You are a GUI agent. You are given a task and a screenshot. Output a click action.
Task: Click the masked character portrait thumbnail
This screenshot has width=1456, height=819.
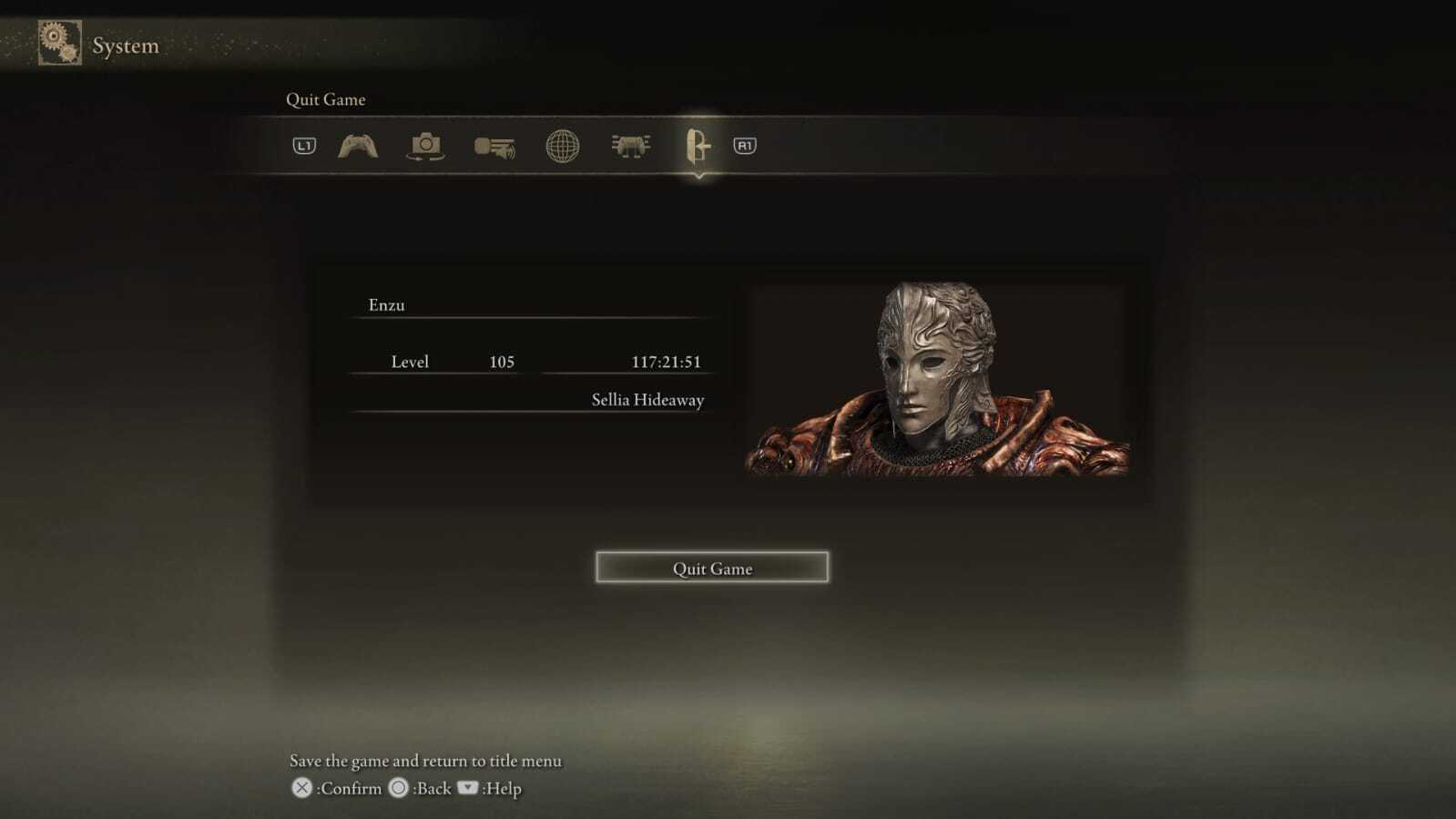(937, 379)
